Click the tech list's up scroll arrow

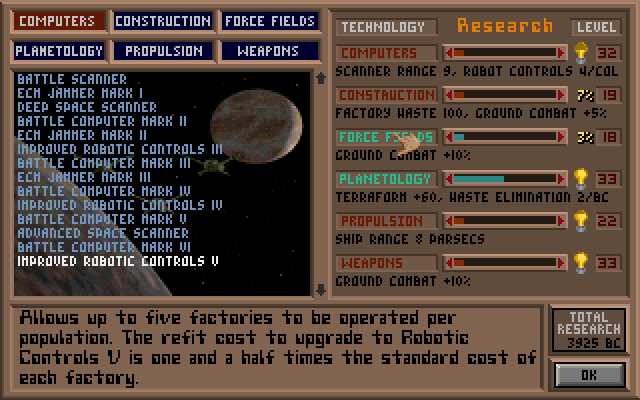point(320,77)
